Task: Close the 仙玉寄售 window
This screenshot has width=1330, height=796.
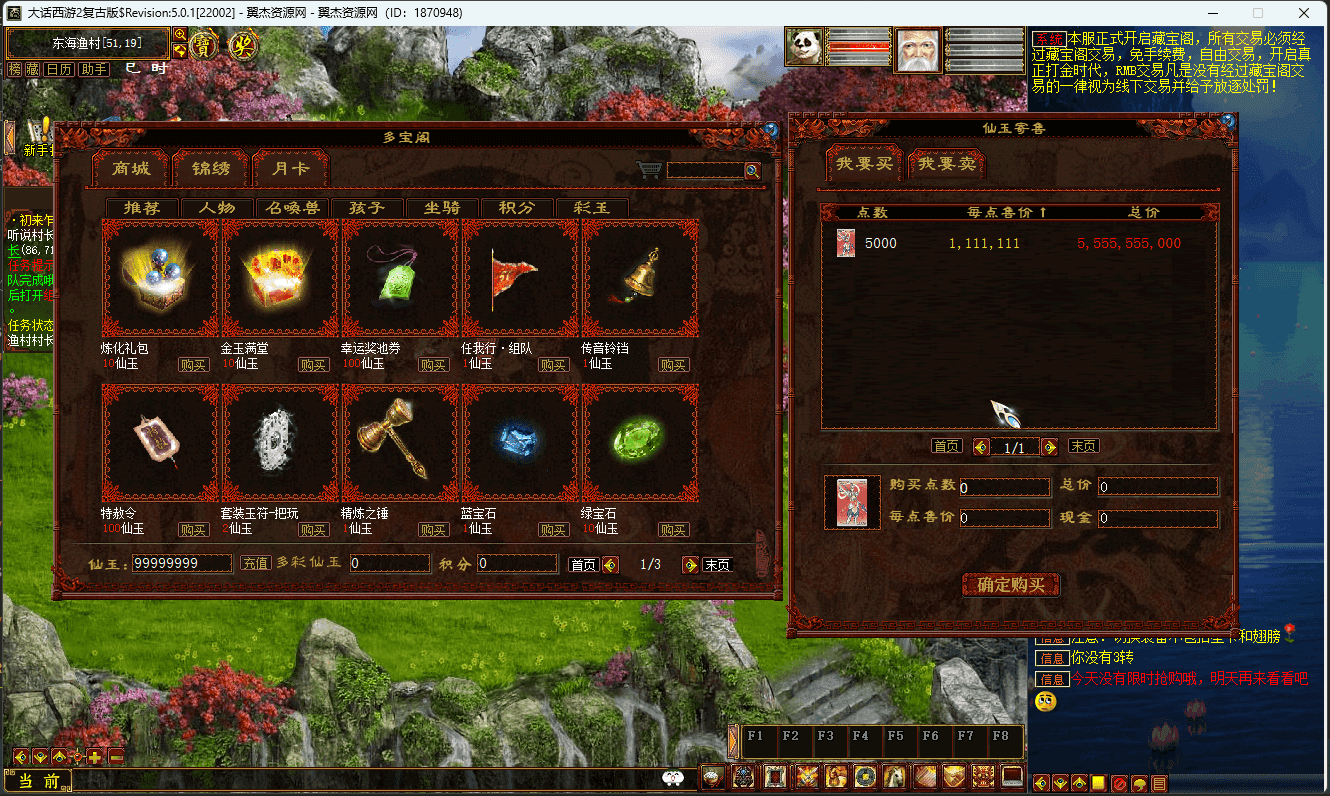Action: (x=1228, y=121)
